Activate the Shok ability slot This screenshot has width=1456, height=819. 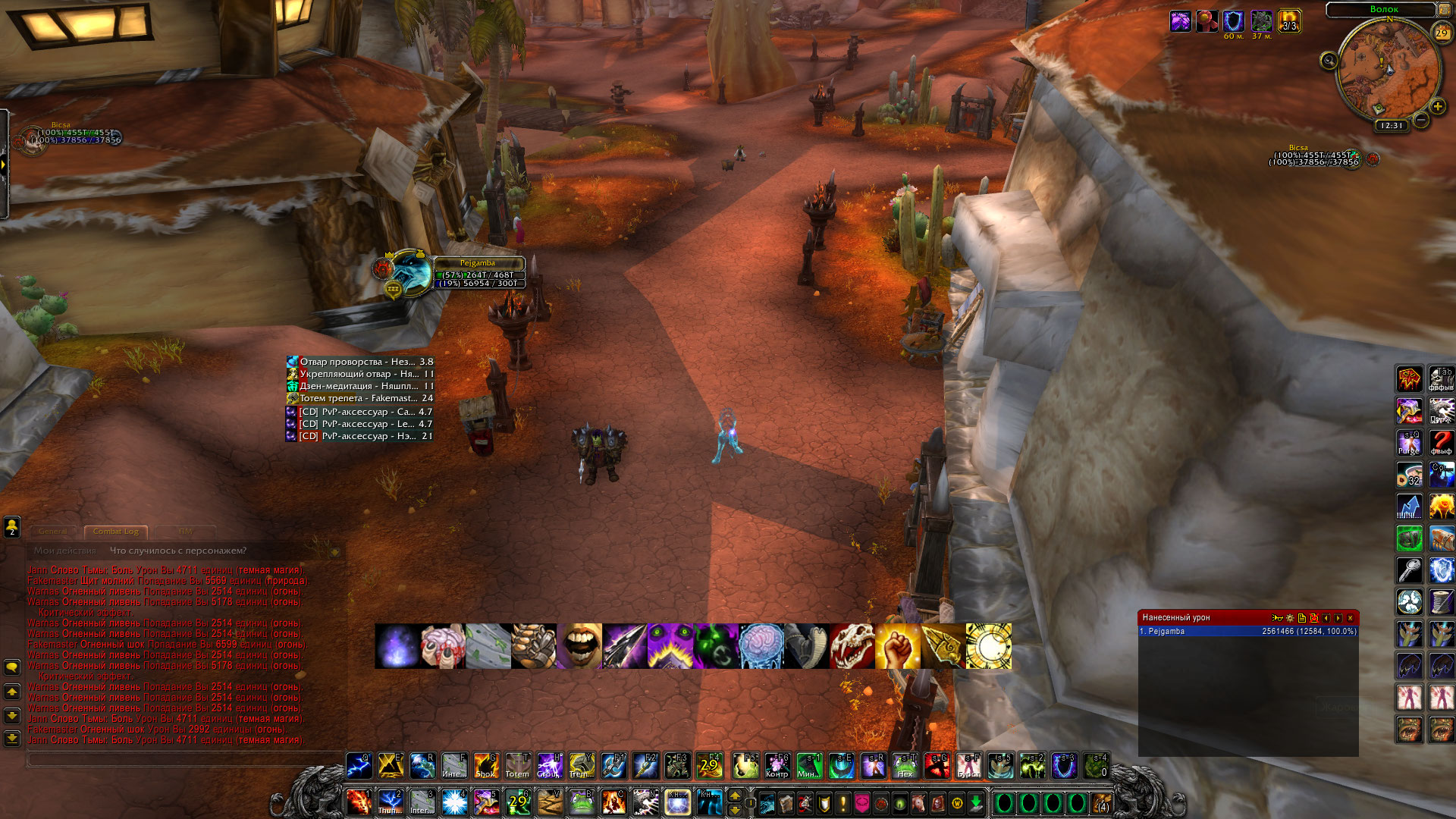[x=485, y=766]
